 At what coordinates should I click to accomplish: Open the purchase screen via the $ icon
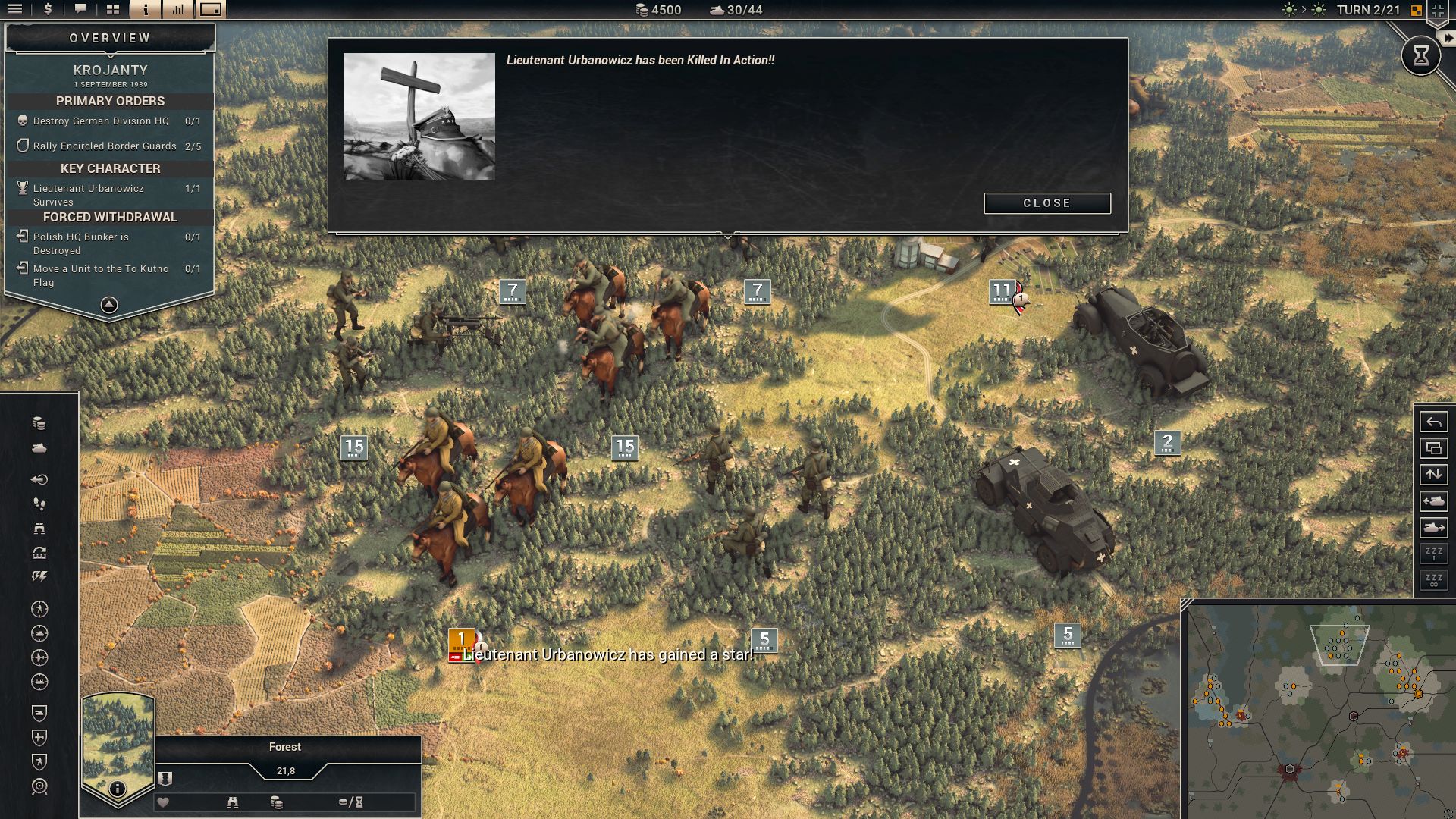click(x=47, y=10)
